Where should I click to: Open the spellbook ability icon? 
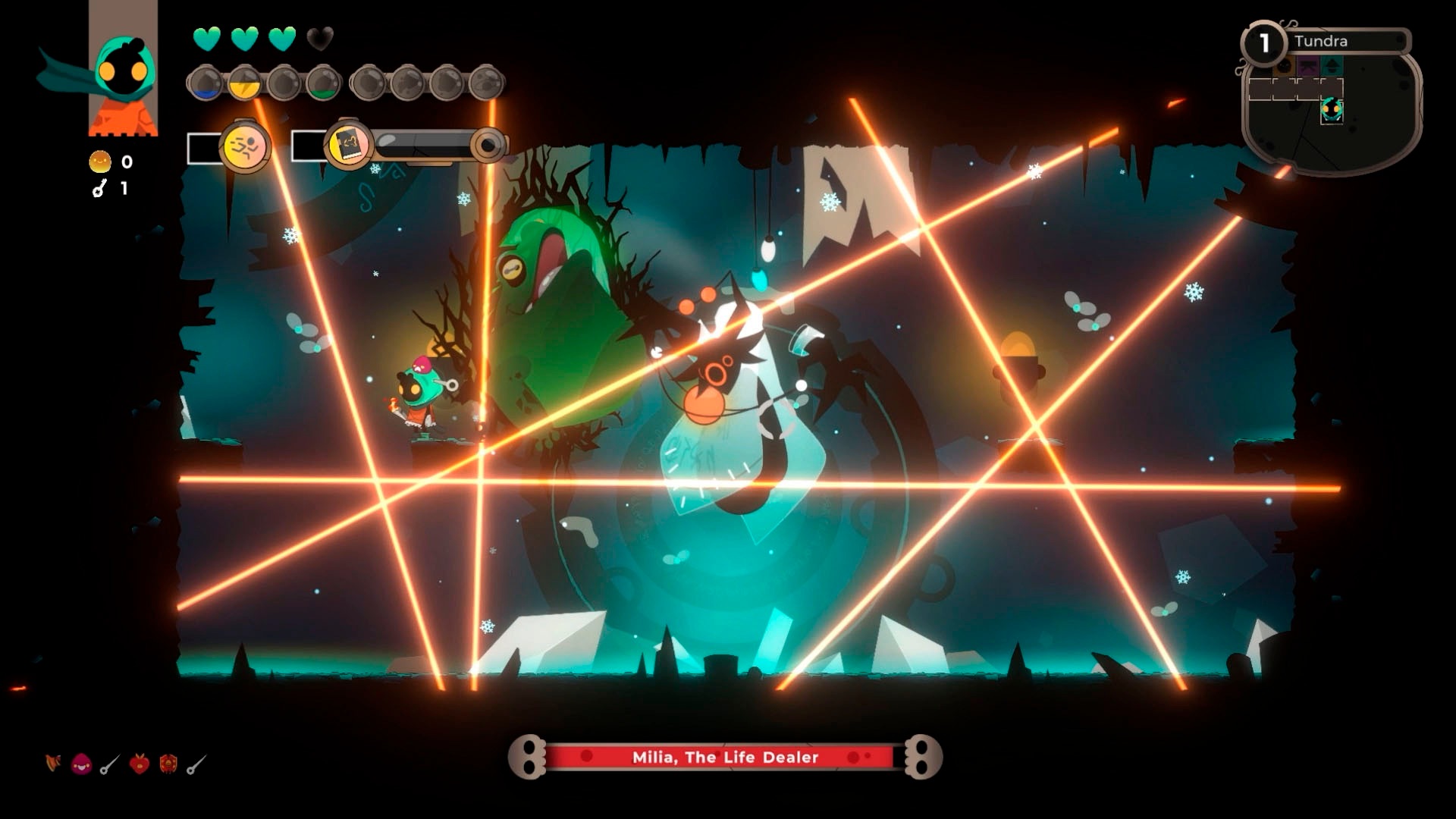349,146
